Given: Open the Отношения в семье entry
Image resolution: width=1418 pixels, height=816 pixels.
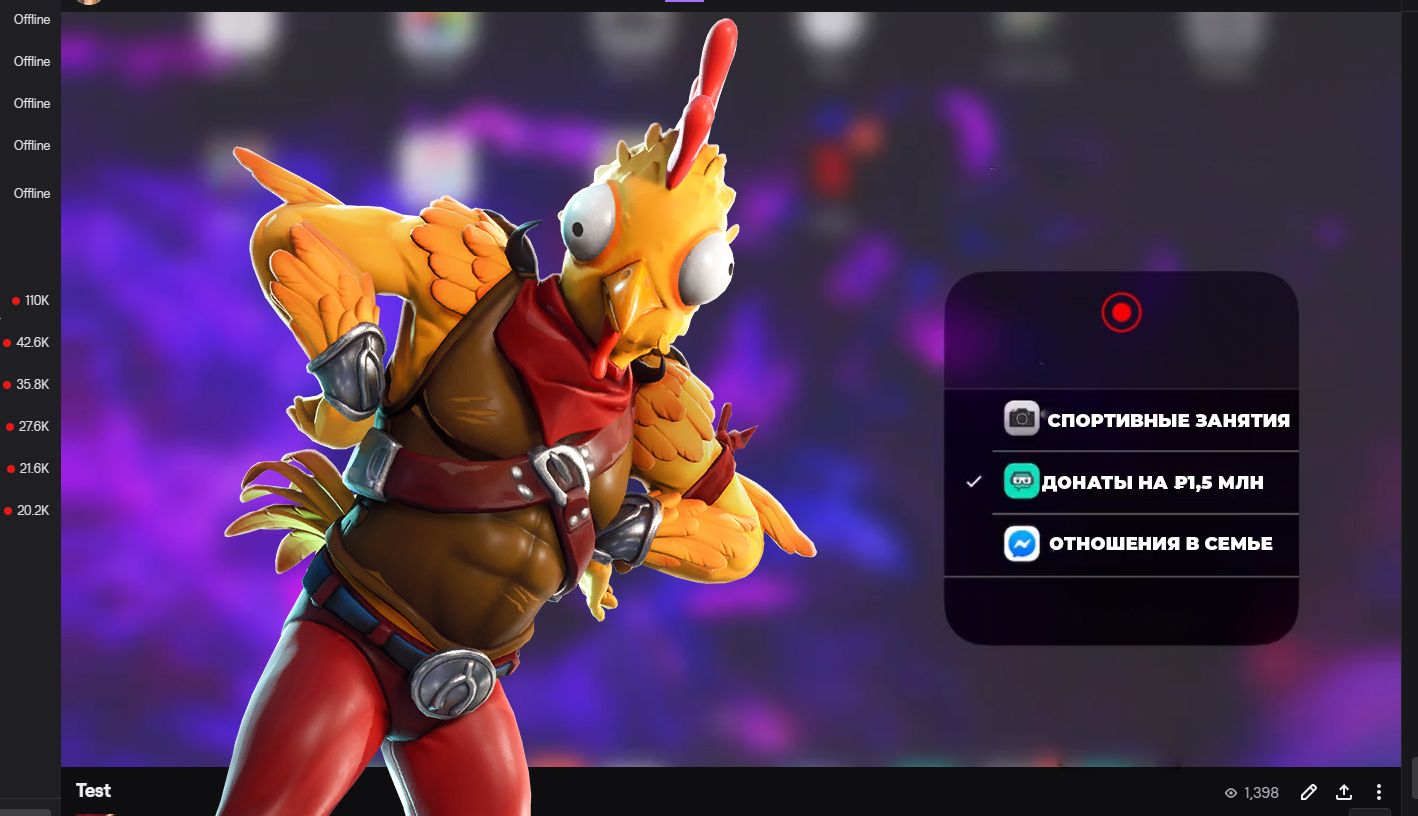Looking at the screenshot, I should tap(1138, 544).
